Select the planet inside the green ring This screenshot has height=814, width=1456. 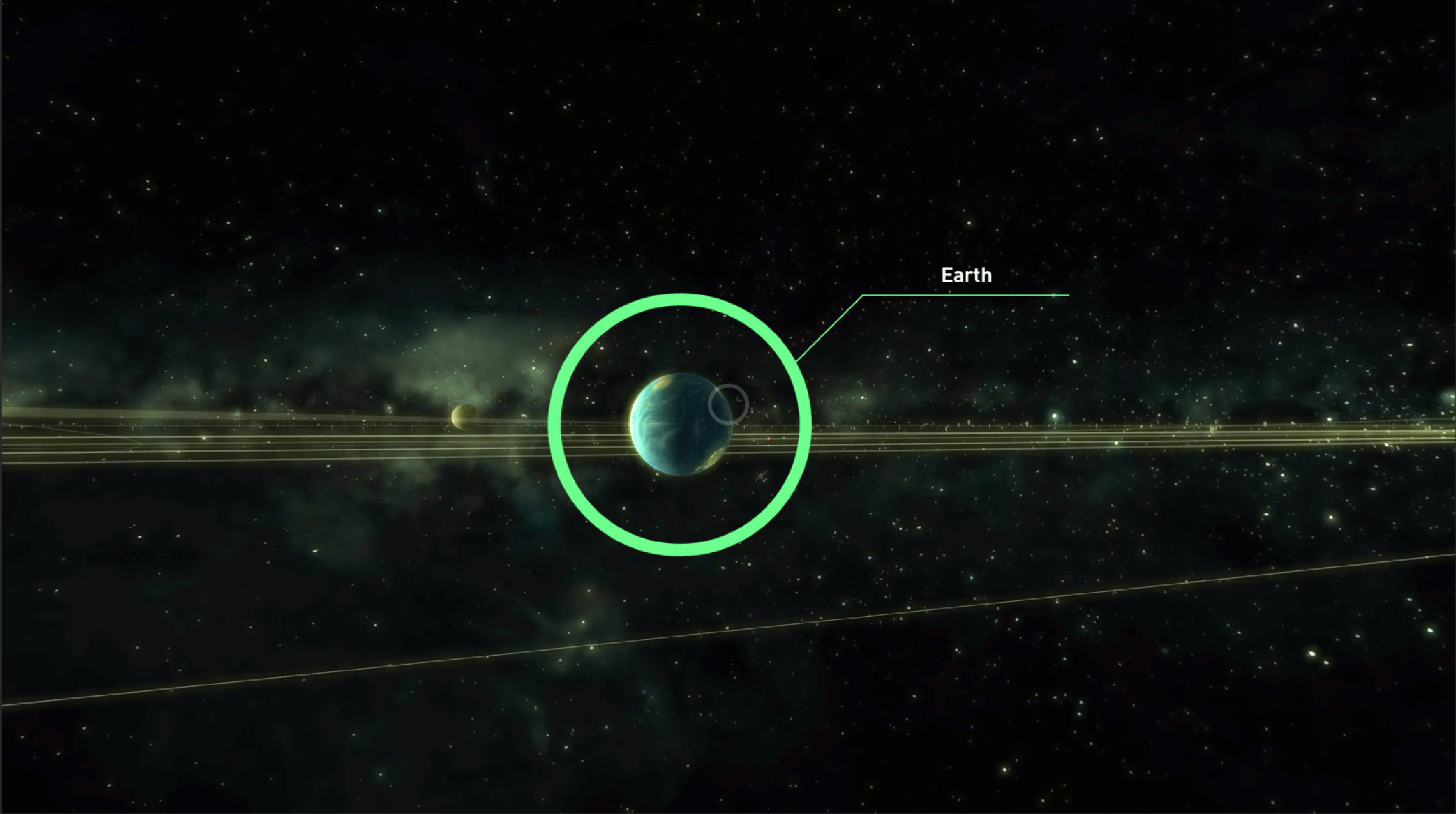(x=681, y=424)
